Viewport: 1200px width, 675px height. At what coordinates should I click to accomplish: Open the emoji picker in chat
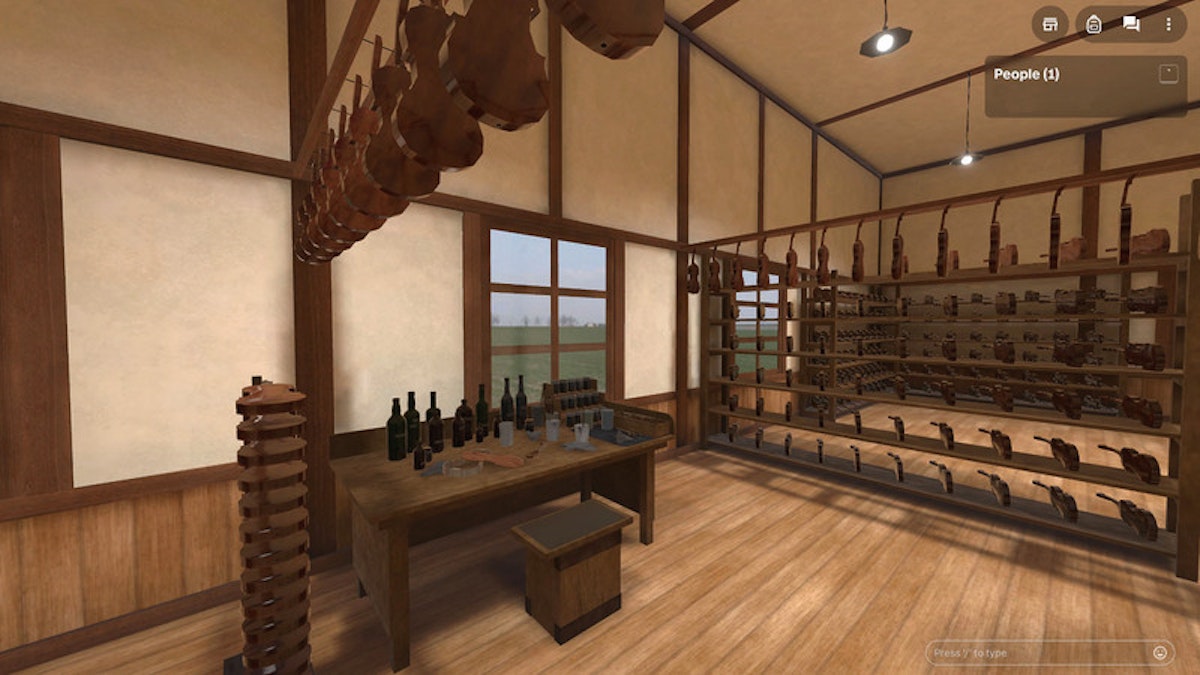click(1160, 653)
